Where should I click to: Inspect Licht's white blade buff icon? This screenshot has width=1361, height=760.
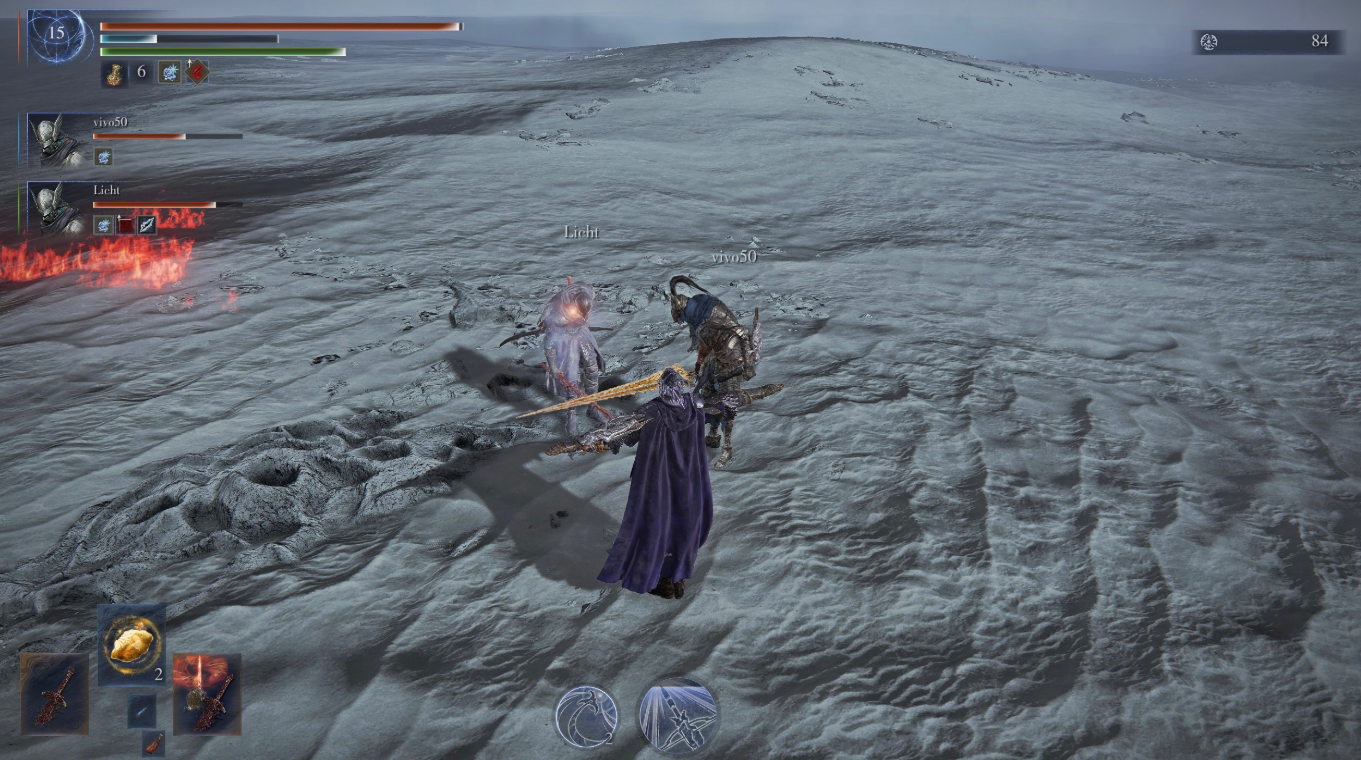point(147,225)
